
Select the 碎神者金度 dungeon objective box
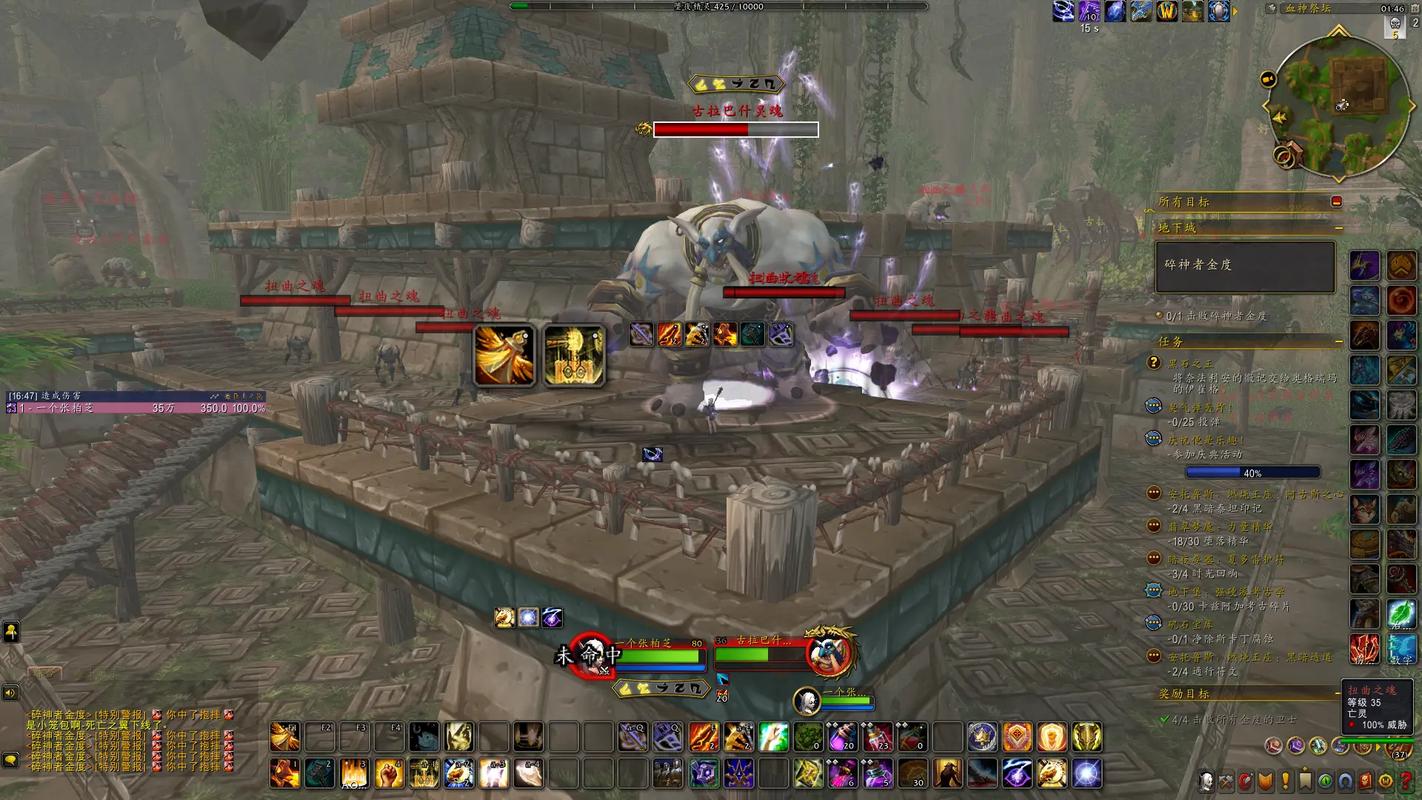coord(1245,267)
